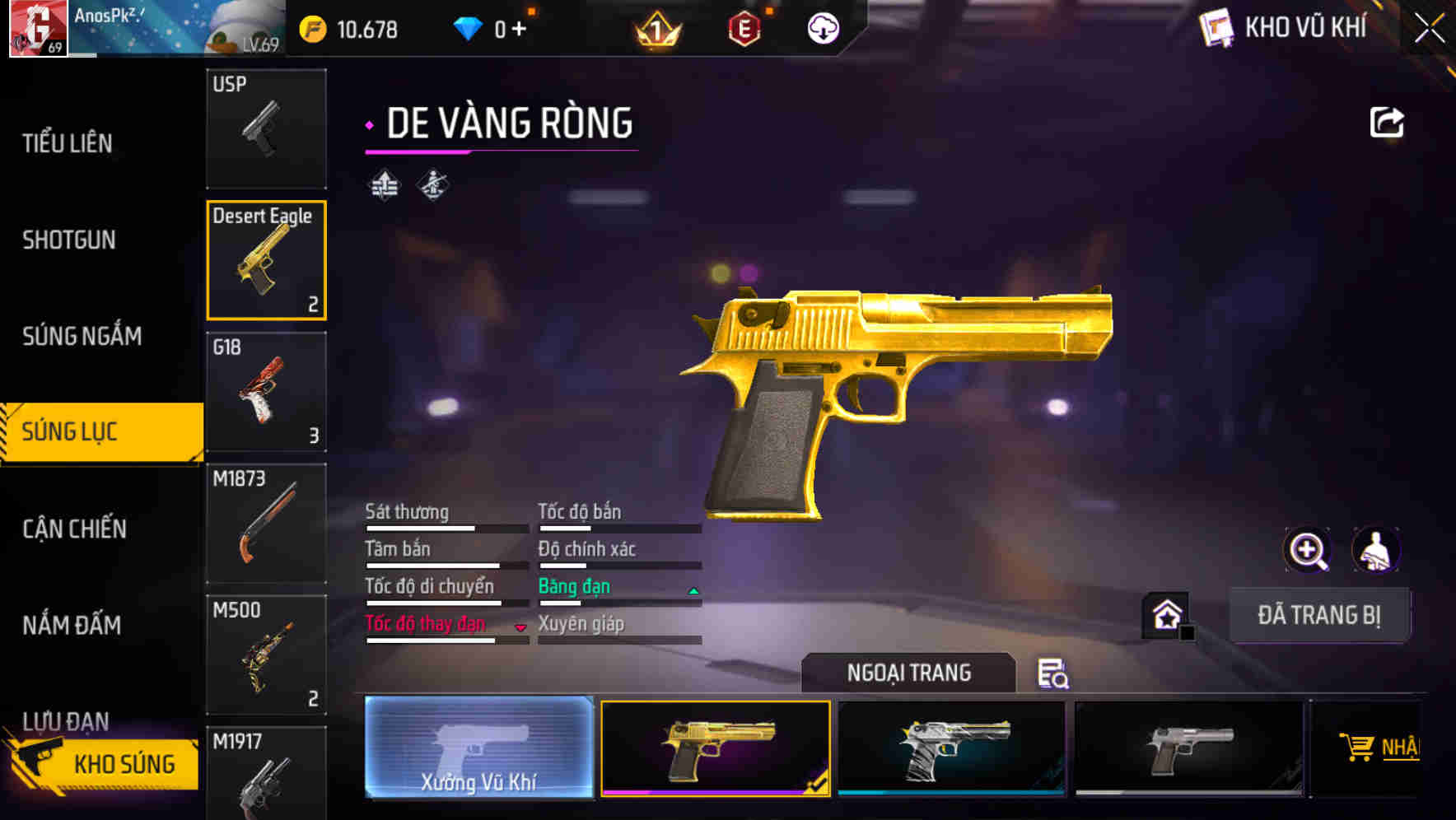Click the NHẬN cart button at bottom right
1456x820 pixels.
tap(1379, 748)
